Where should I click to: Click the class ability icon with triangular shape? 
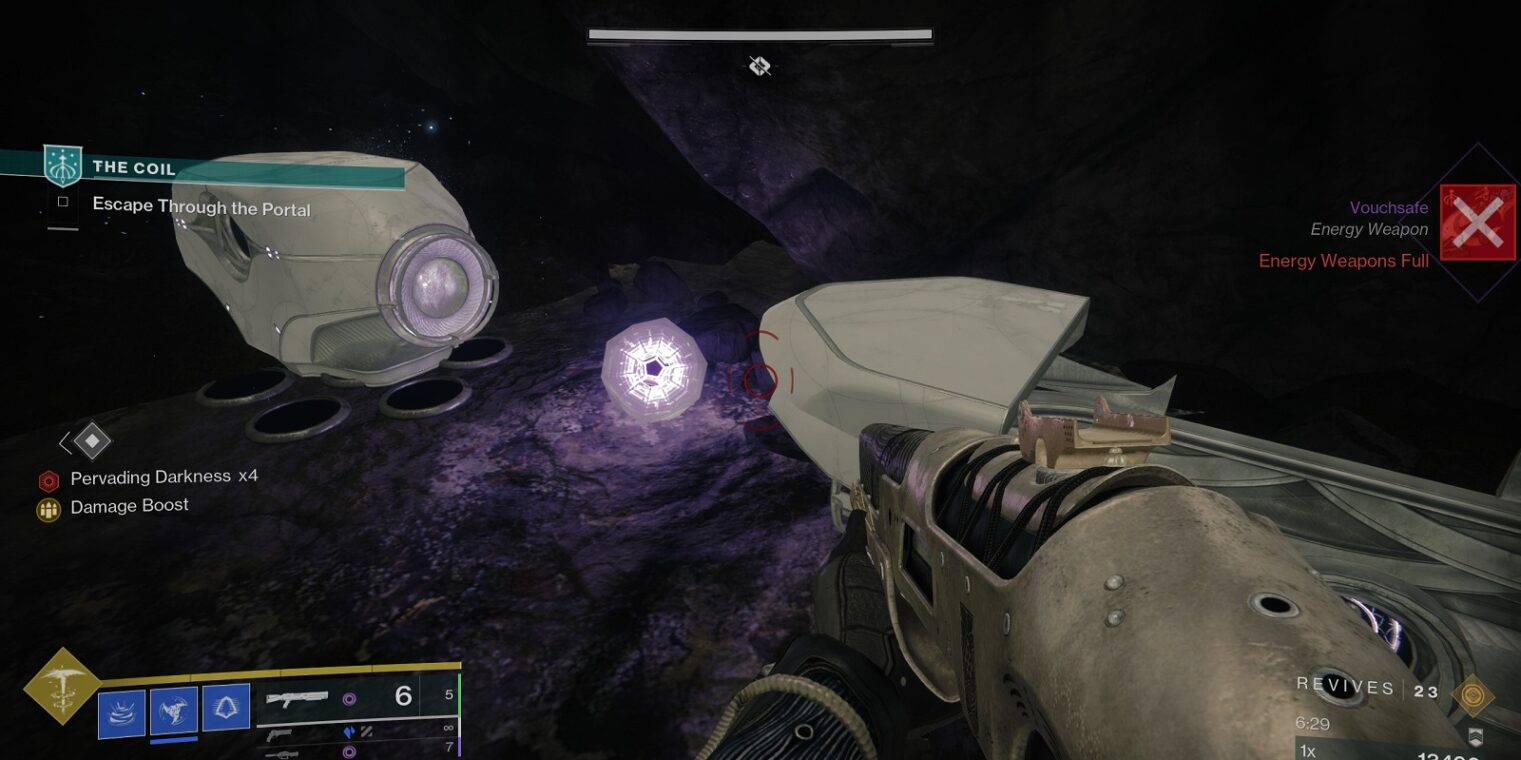pos(226,707)
